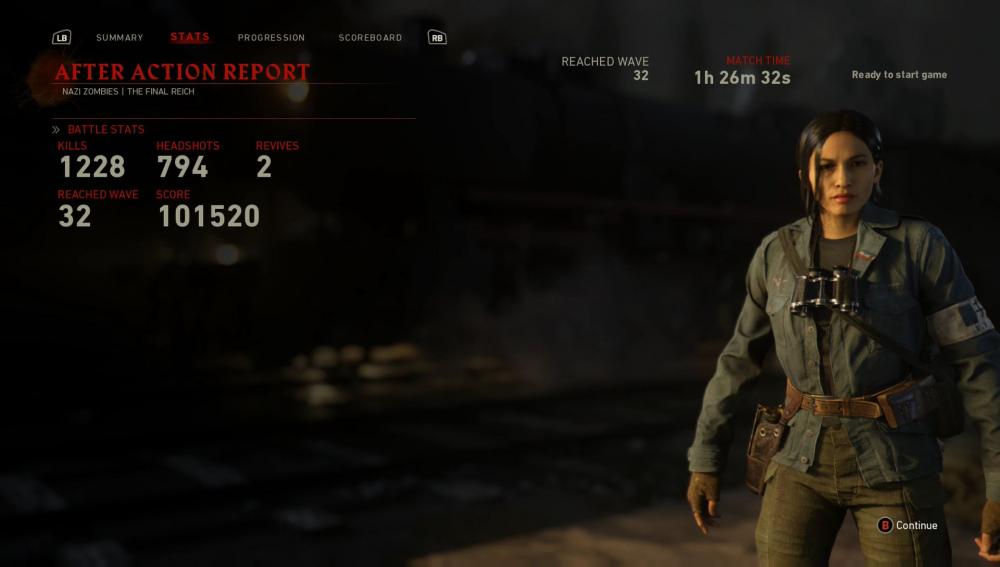Show the Scoreboard tab

pos(370,38)
